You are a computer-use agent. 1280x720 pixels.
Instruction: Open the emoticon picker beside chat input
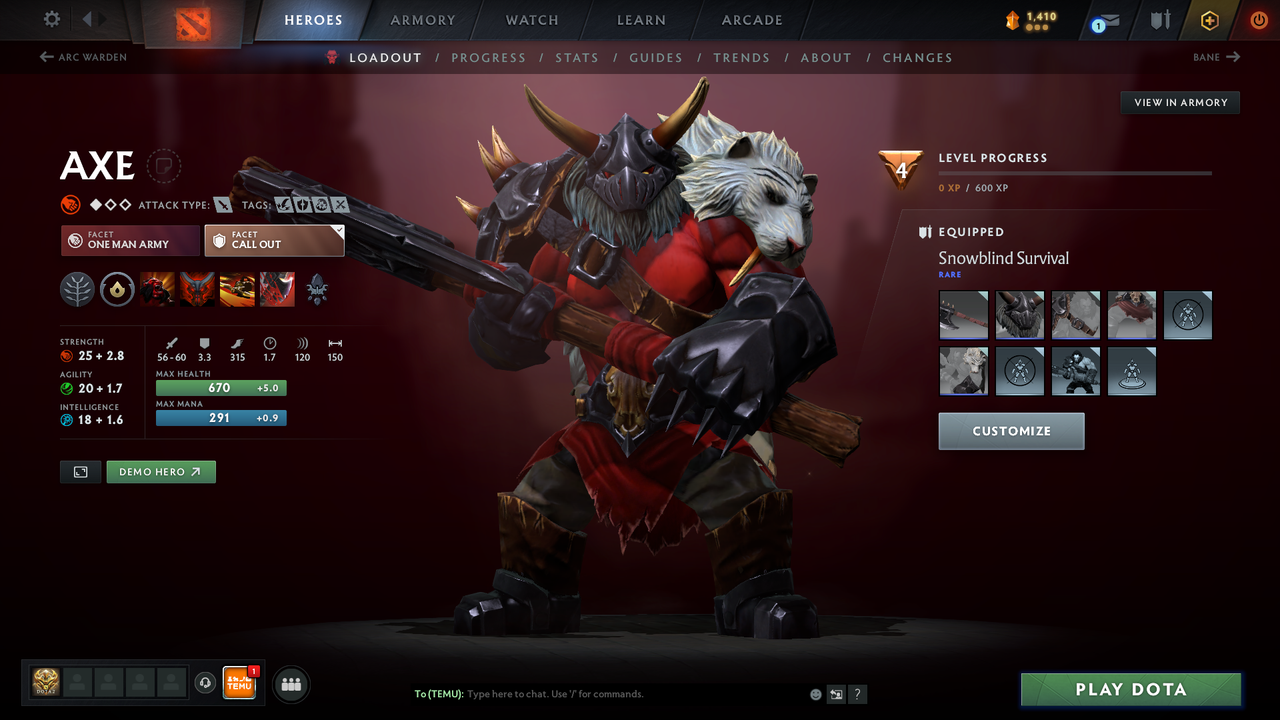point(815,693)
